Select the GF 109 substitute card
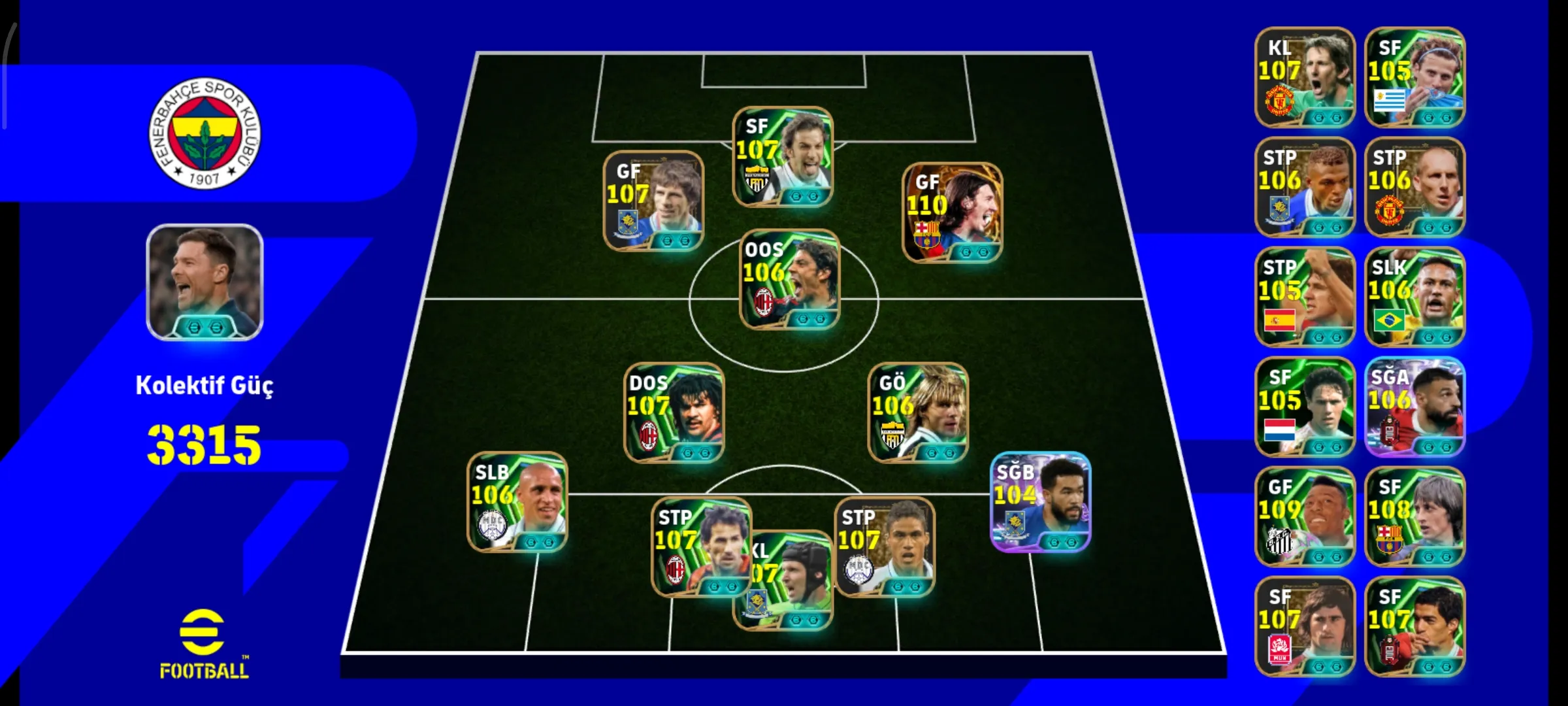This screenshot has width=1568, height=706. pyautogui.click(x=1305, y=516)
